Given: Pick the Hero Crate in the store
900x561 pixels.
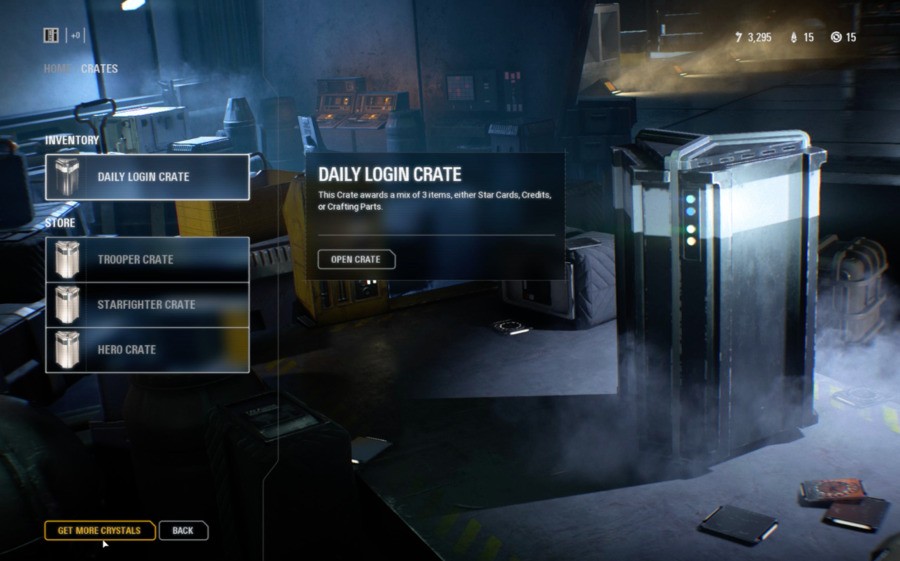Looking at the screenshot, I should [147, 350].
